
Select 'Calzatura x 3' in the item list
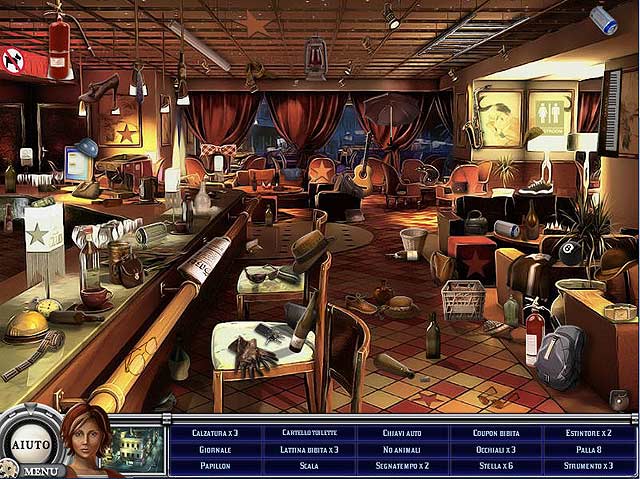pos(216,433)
